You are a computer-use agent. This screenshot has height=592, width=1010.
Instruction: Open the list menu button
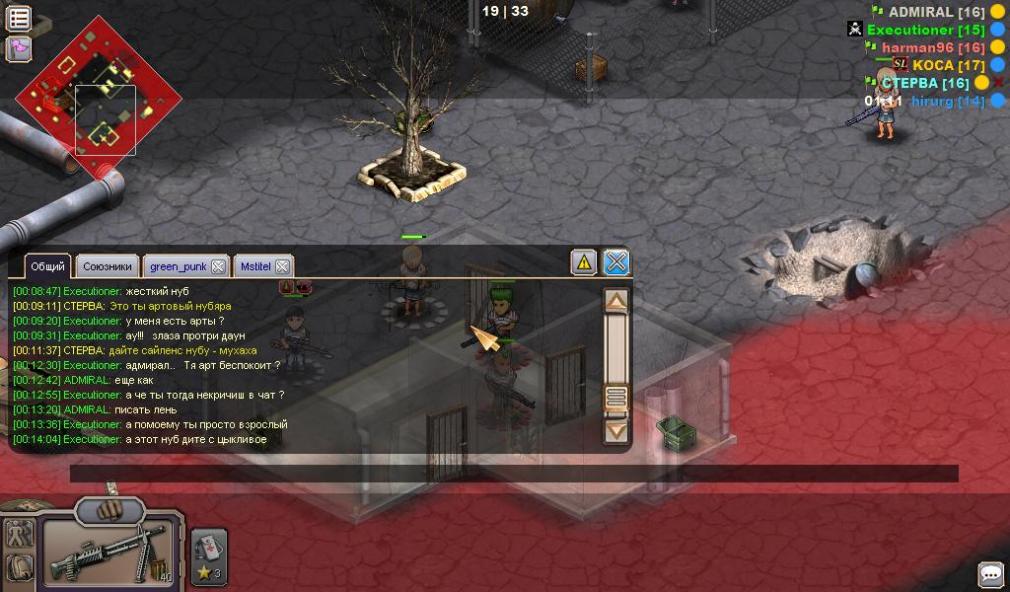tap(19, 18)
